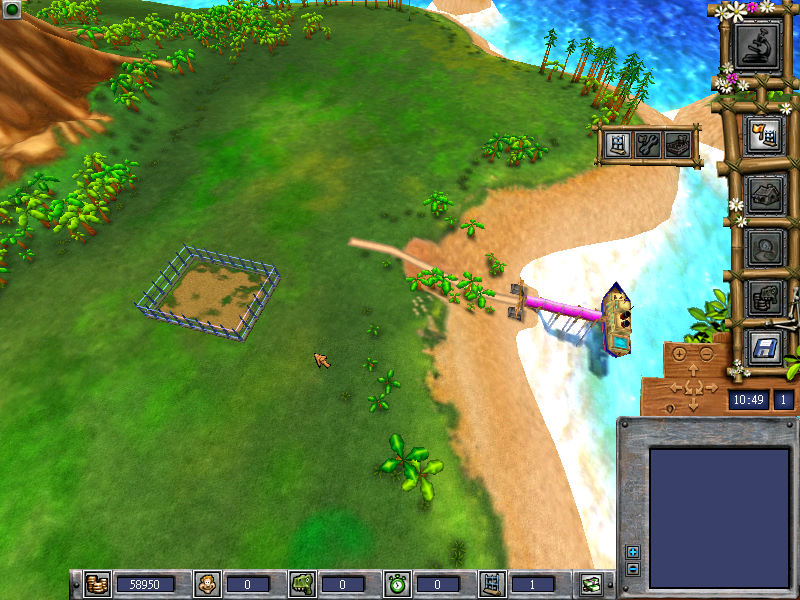Open the map icon on bottom bar
Viewport: 800px width, 600px height.
[591, 583]
